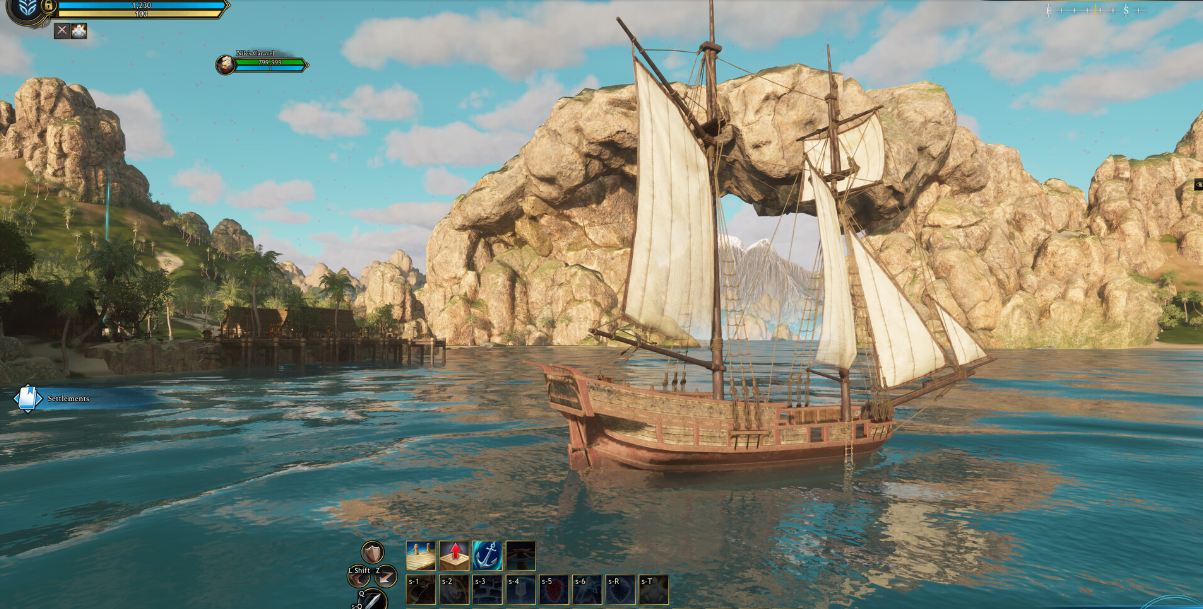1203x609 pixels.
Task: Select the glowing white figure buff icon
Action: tap(78, 31)
